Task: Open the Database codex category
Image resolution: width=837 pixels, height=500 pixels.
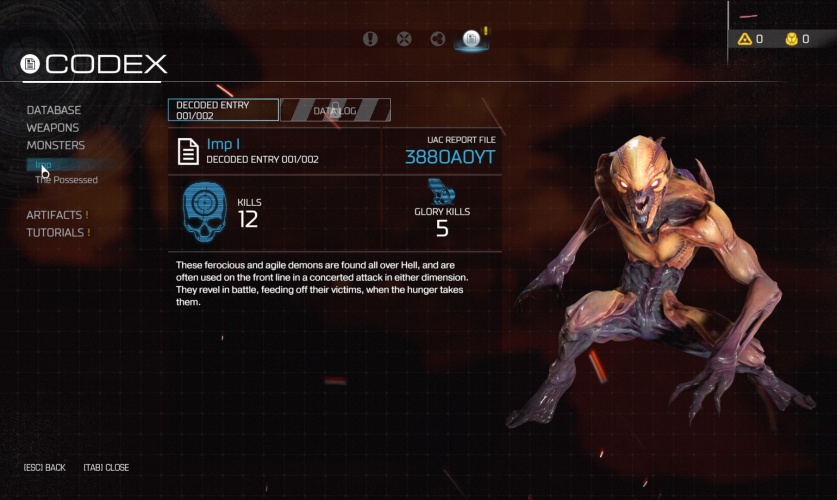Action: click(x=54, y=110)
